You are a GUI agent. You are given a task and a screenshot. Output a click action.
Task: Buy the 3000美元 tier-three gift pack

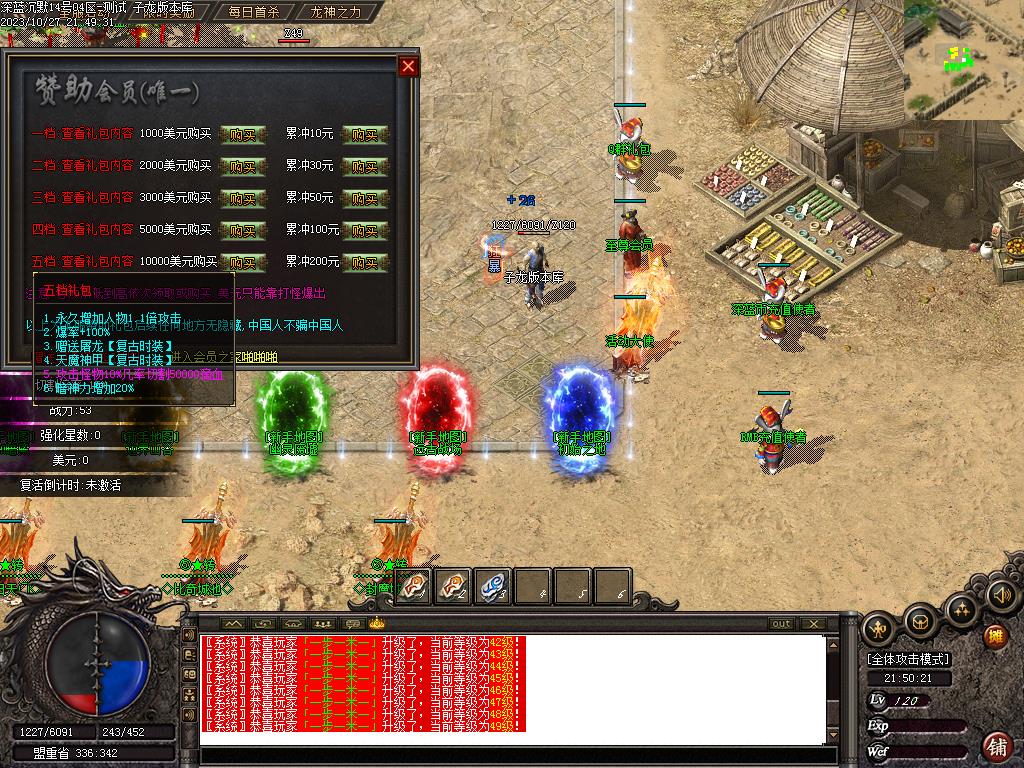point(243,198)
